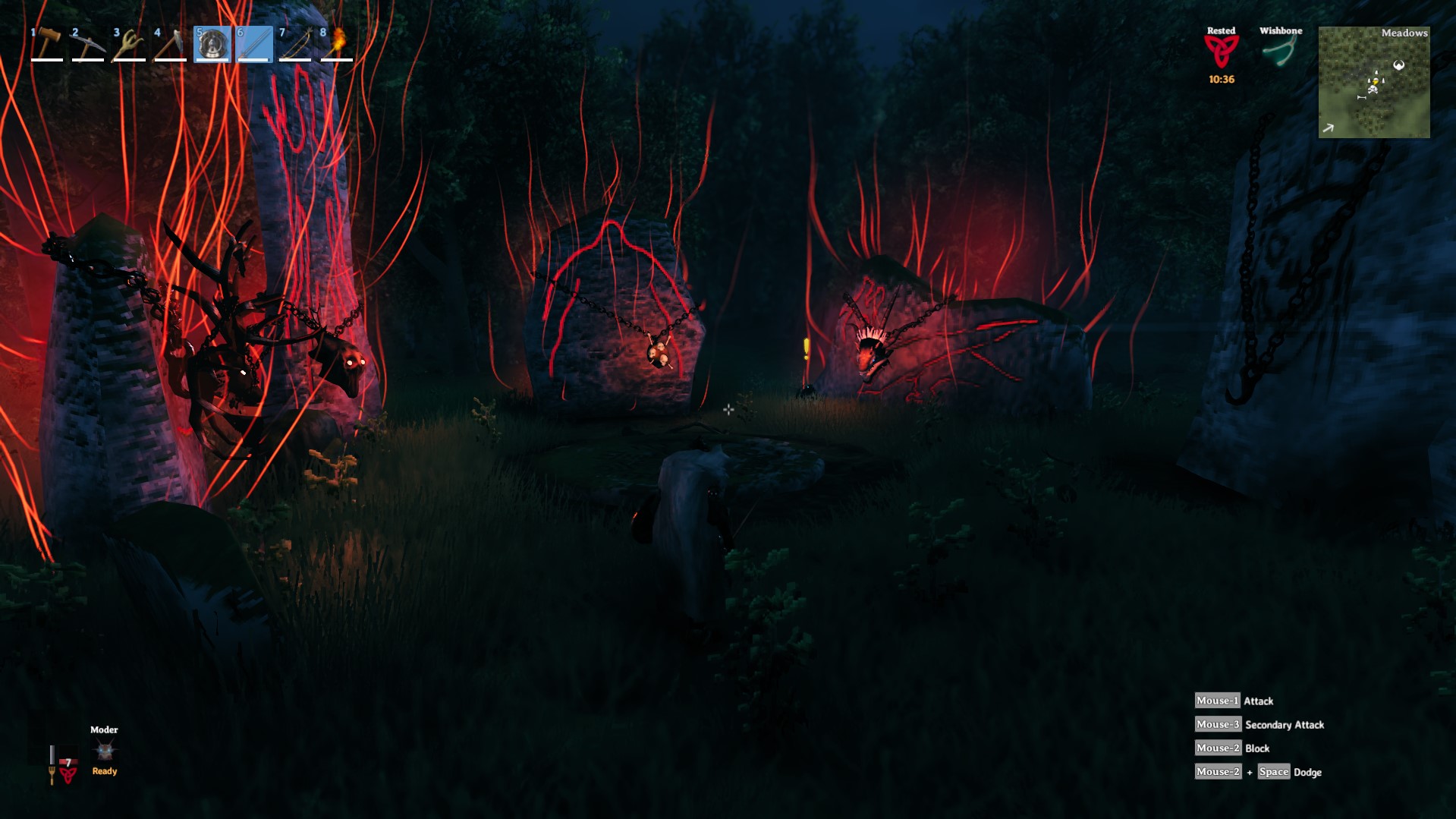Equip the bow from the hotbar
The width and height of the screenshot is (1456, 819).
pos(294,44)
